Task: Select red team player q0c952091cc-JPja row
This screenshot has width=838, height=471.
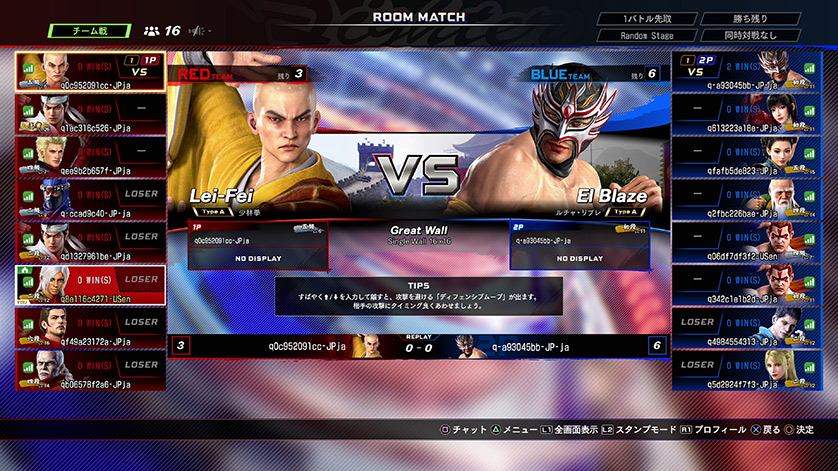Action: pyautogui.click(x=89, y=71)
